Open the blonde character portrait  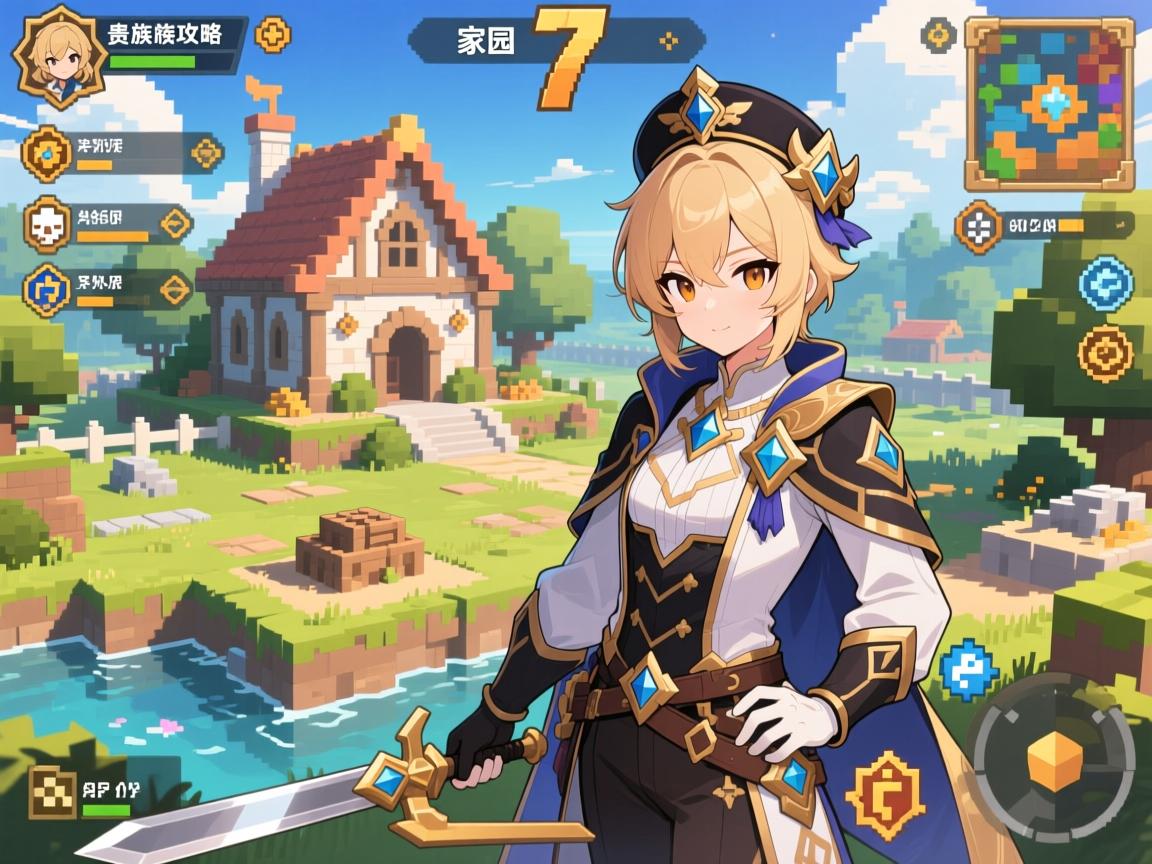coord(57,57)
